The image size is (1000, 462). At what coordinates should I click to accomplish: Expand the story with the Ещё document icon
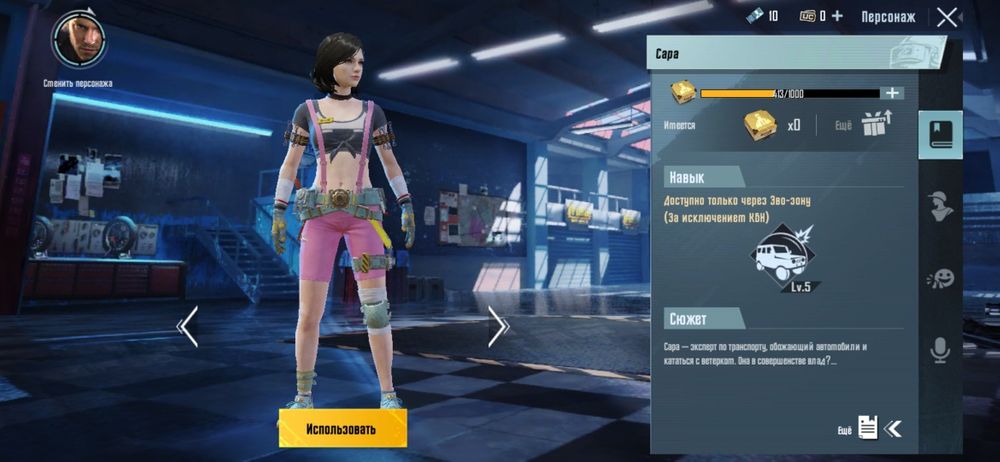click(867, 428)
